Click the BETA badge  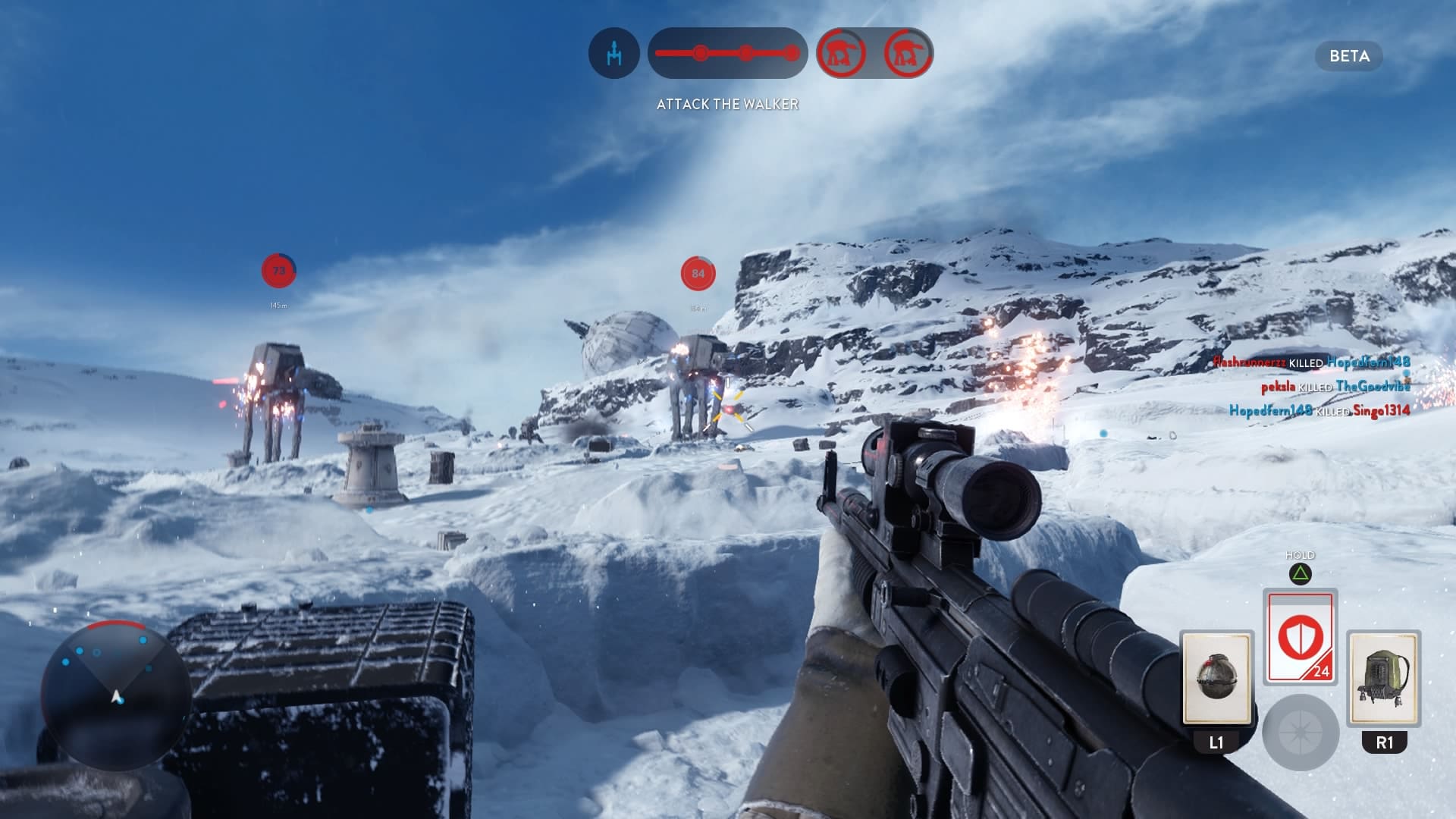click(1349, 56)
